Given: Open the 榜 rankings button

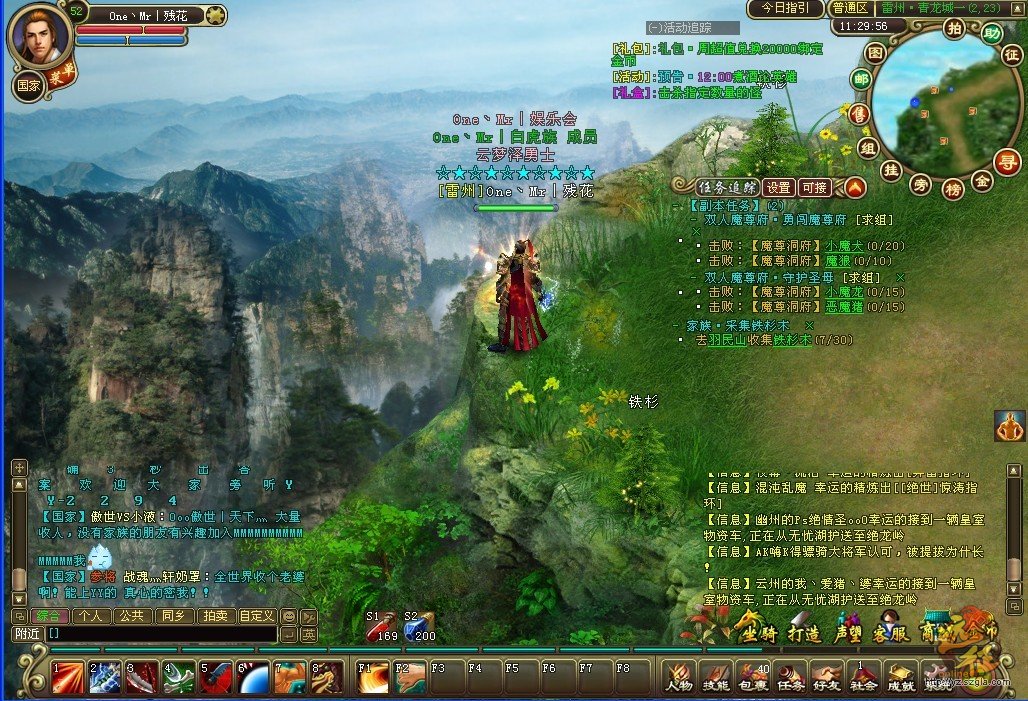Looking at the screenshot, I should coord(952,188).
